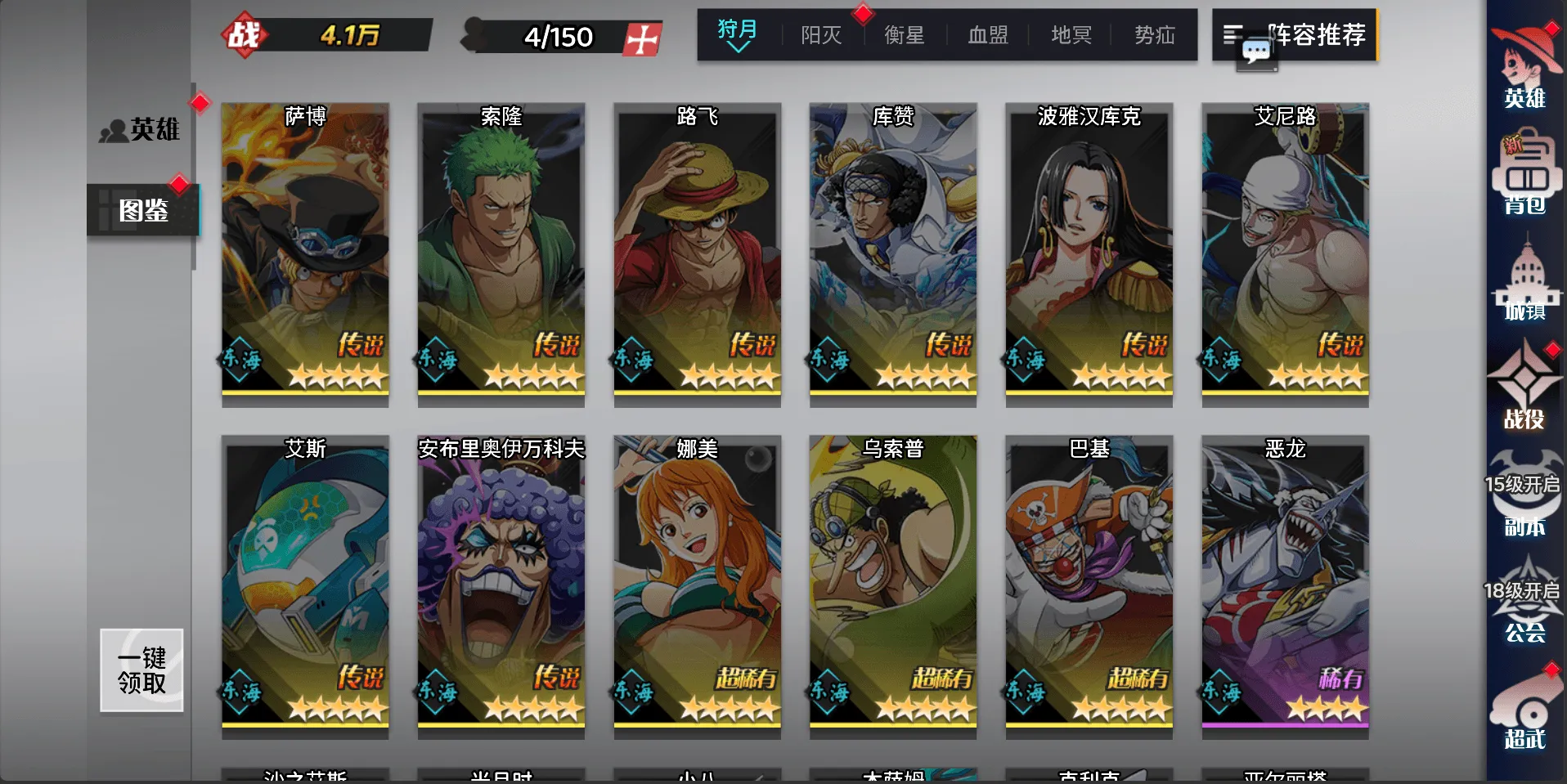This screenshot has width=1567, height=784.
Task: Select the 娜美 hero card
Action: 697,585
